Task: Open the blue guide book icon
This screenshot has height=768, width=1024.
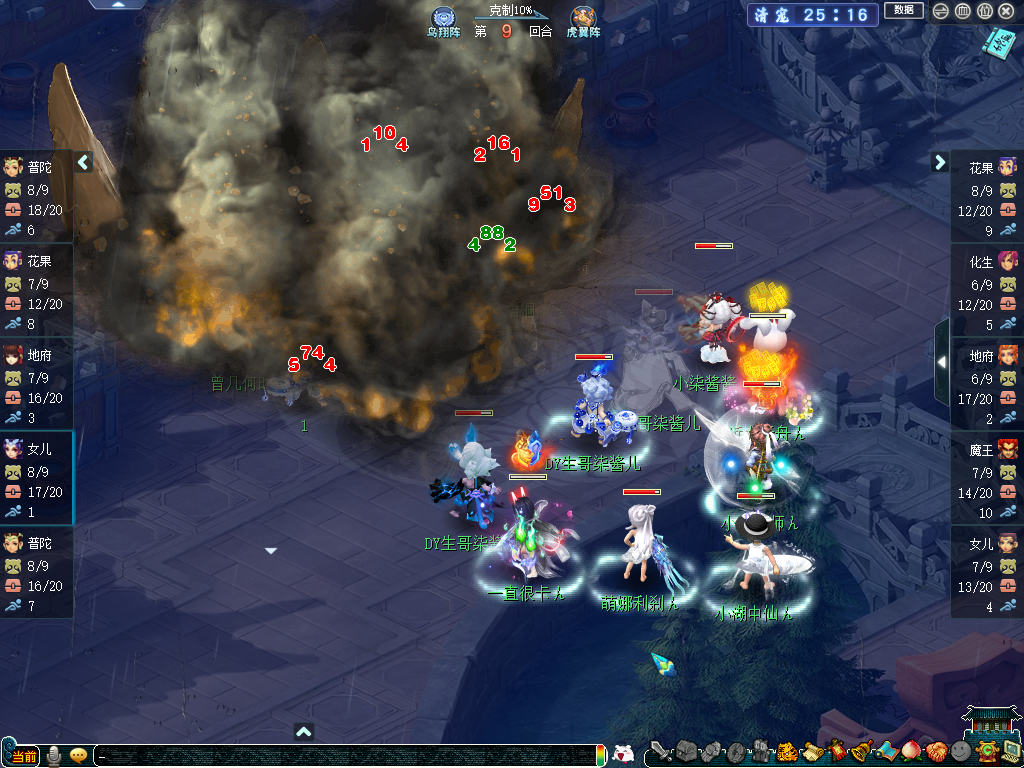Action: pyautogui.click(x=997, y=43)
